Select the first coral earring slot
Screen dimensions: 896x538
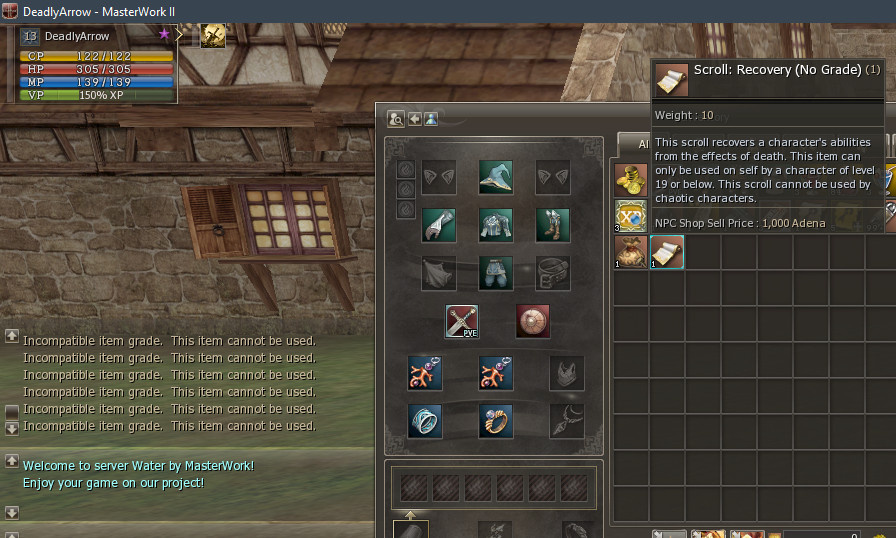click(425, 373)
